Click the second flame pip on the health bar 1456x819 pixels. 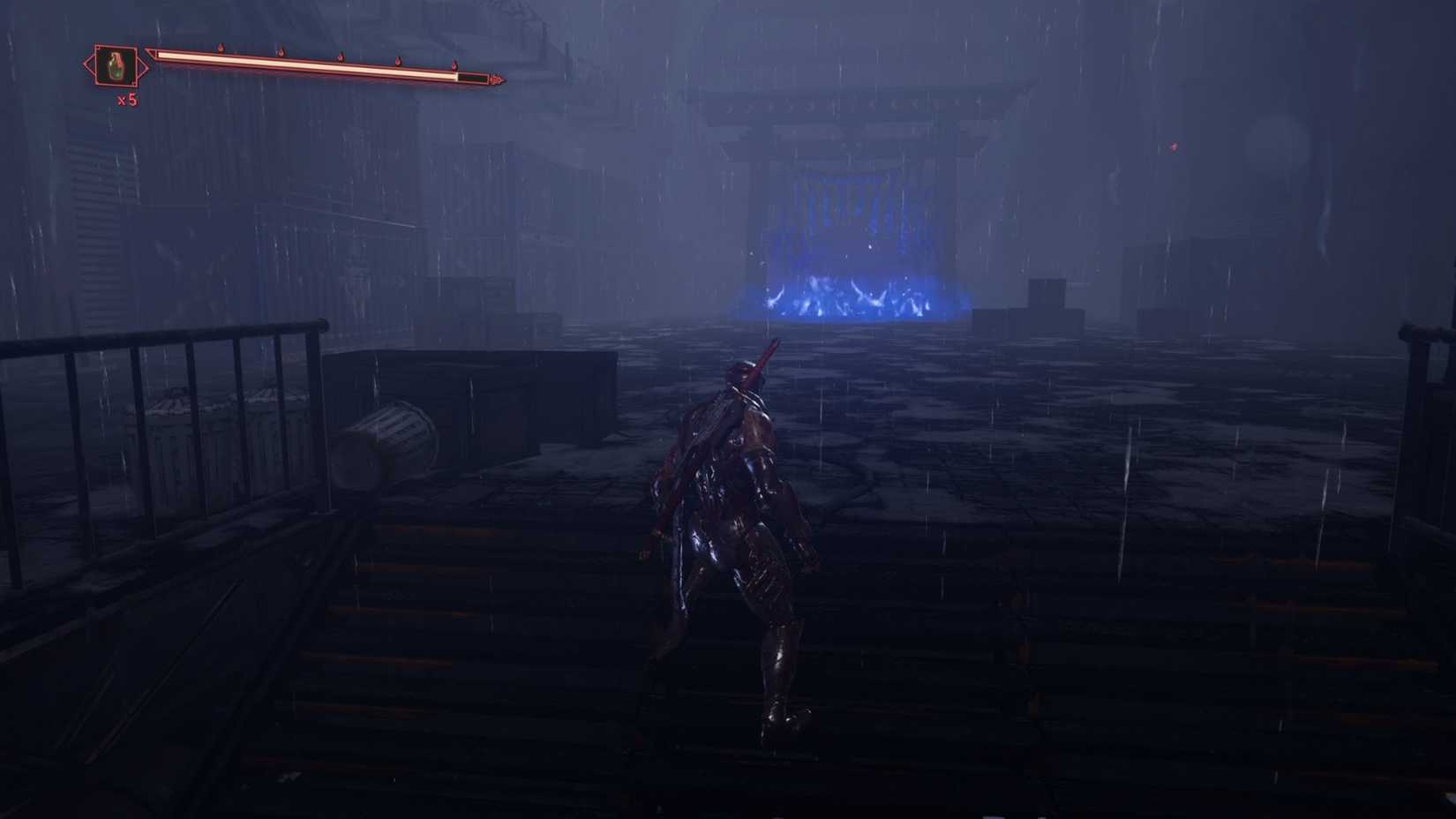pyautogui.click(x=281, y=53)
